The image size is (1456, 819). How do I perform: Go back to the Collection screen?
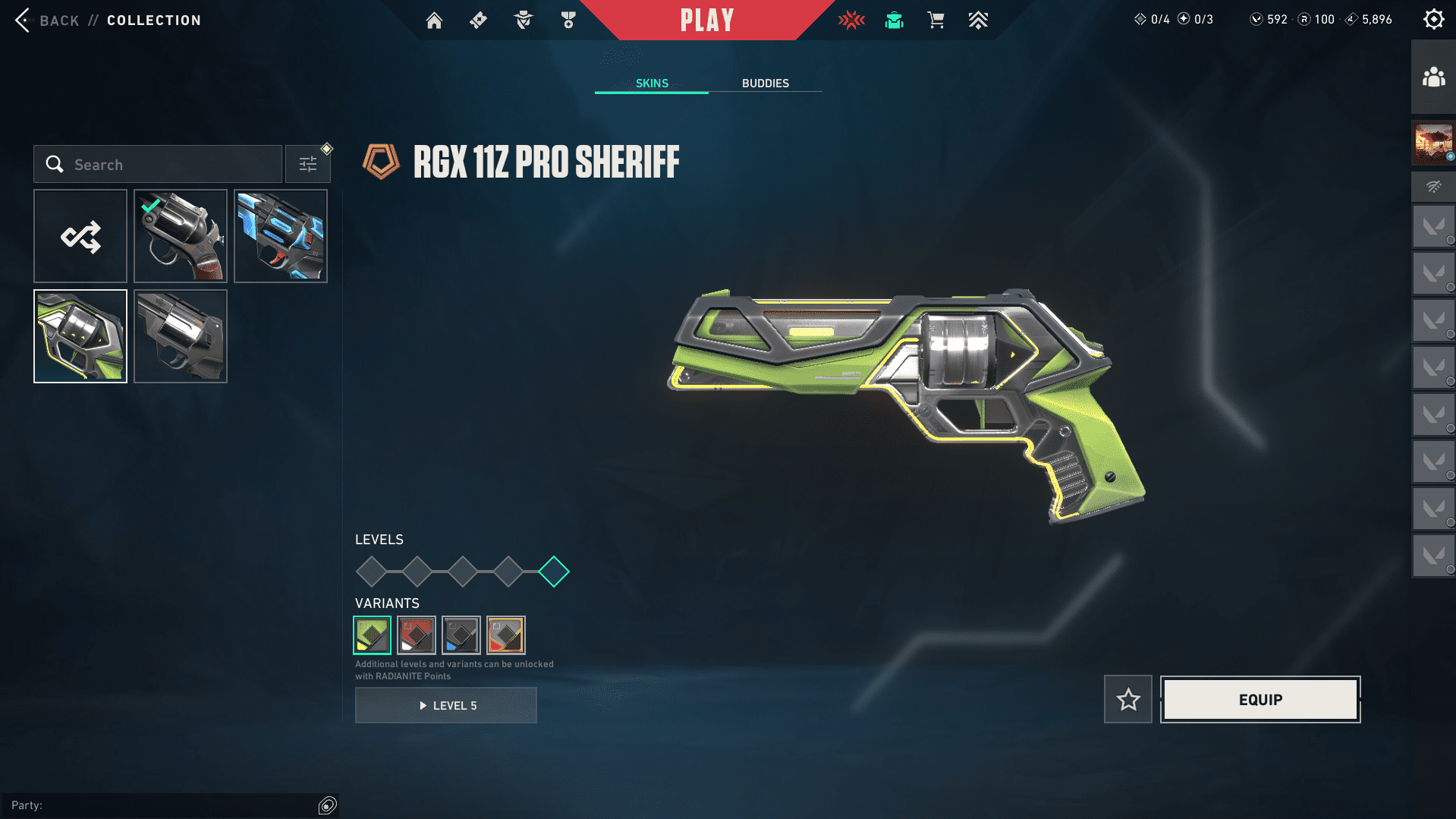tap(46, 20)
